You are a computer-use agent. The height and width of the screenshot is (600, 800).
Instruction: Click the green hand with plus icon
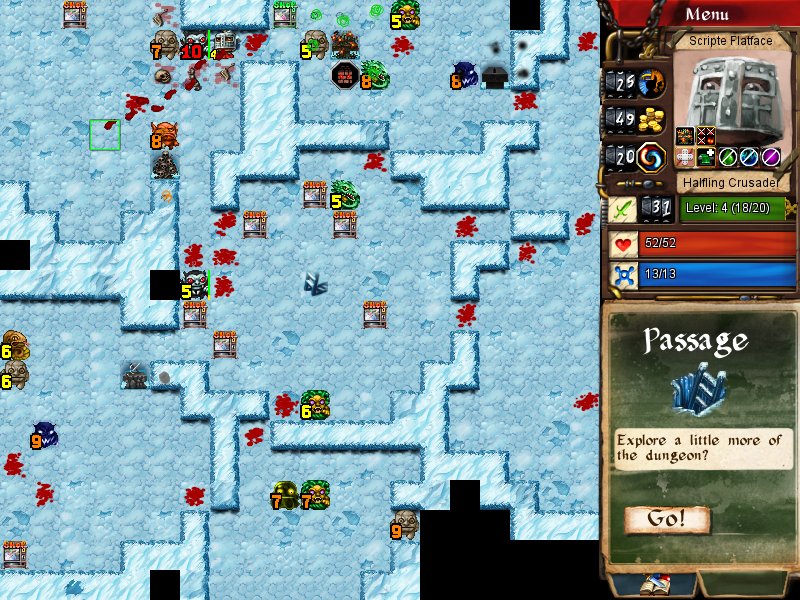[x=706, y=156]
